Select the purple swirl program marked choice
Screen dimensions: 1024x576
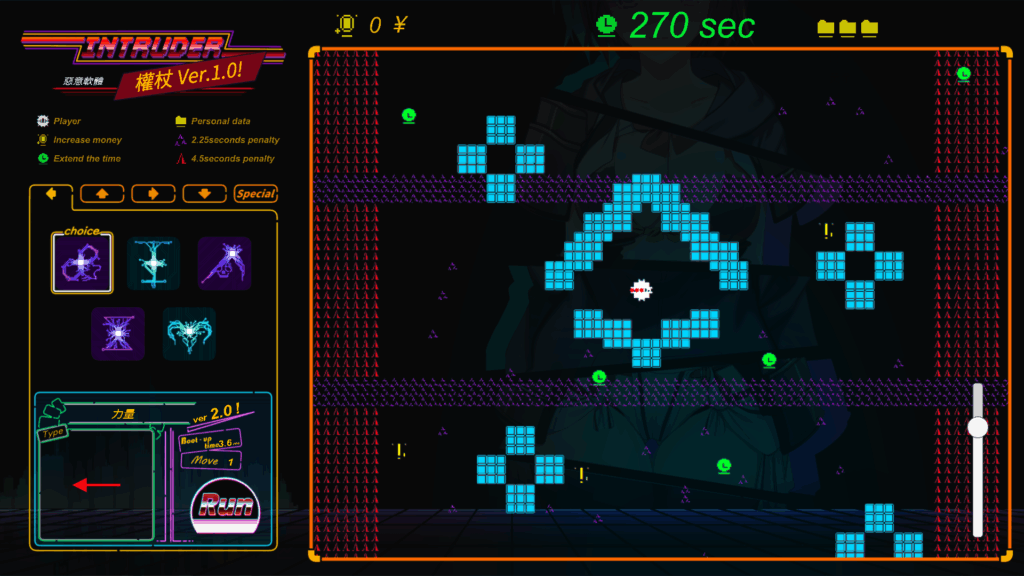82,264
